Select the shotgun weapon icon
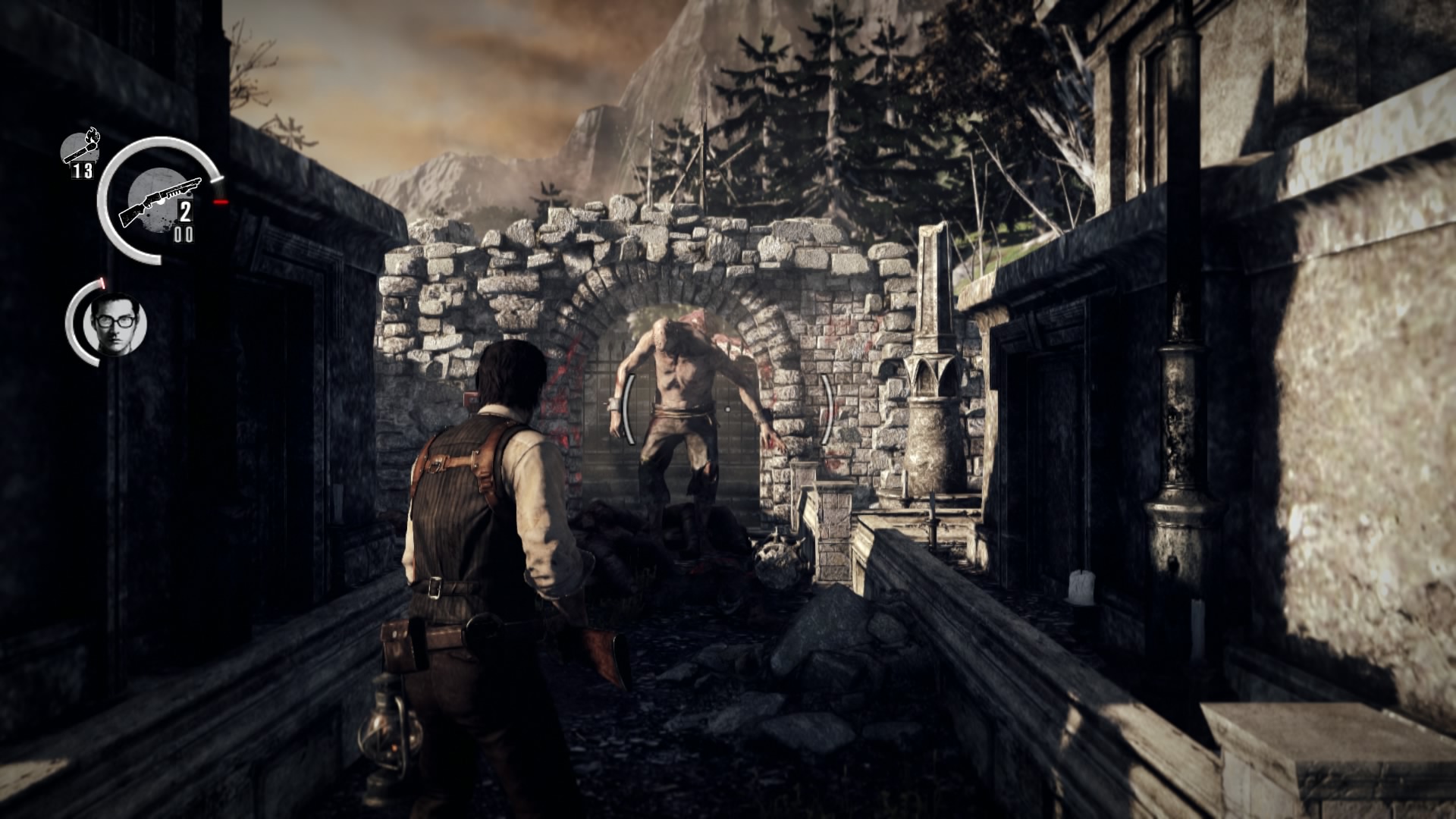1456x819 pixels. [x=158, y=199]
